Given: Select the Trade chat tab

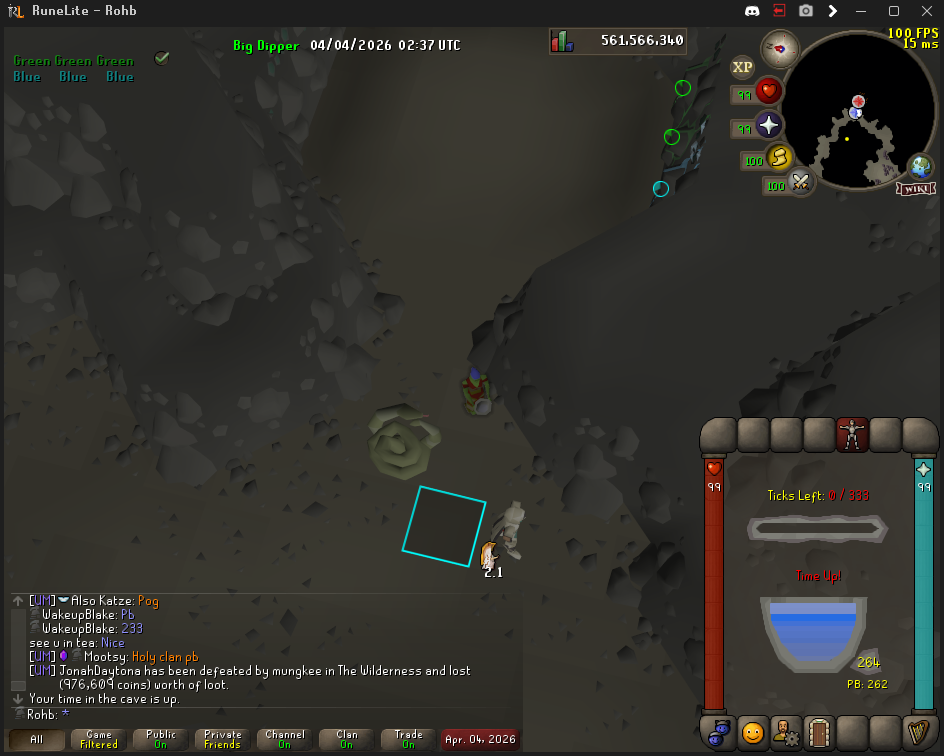Looking at the screenshot, I should (x=409, y=740).
